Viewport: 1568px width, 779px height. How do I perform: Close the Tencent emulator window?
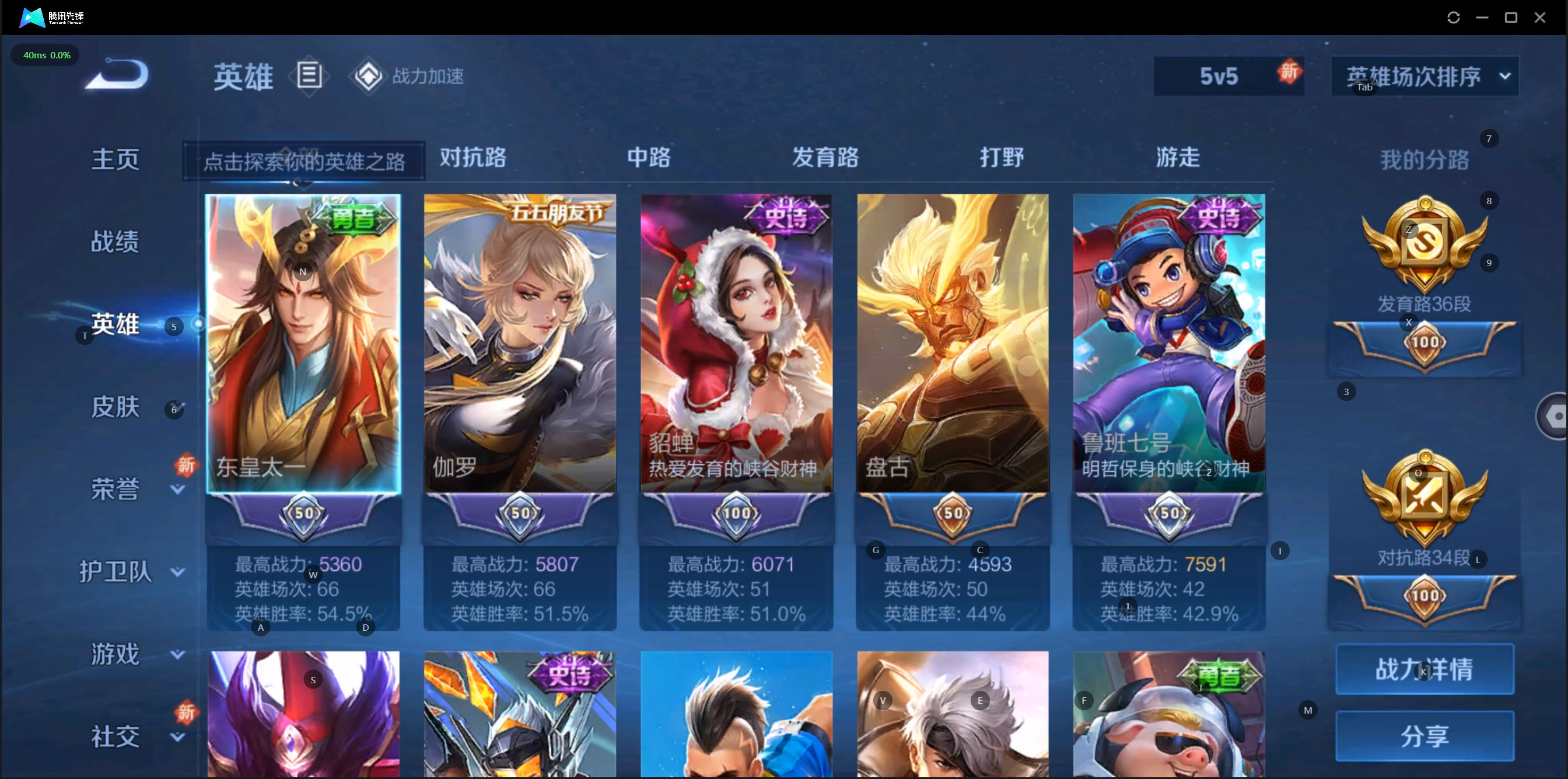click(x=1539, y=18)
